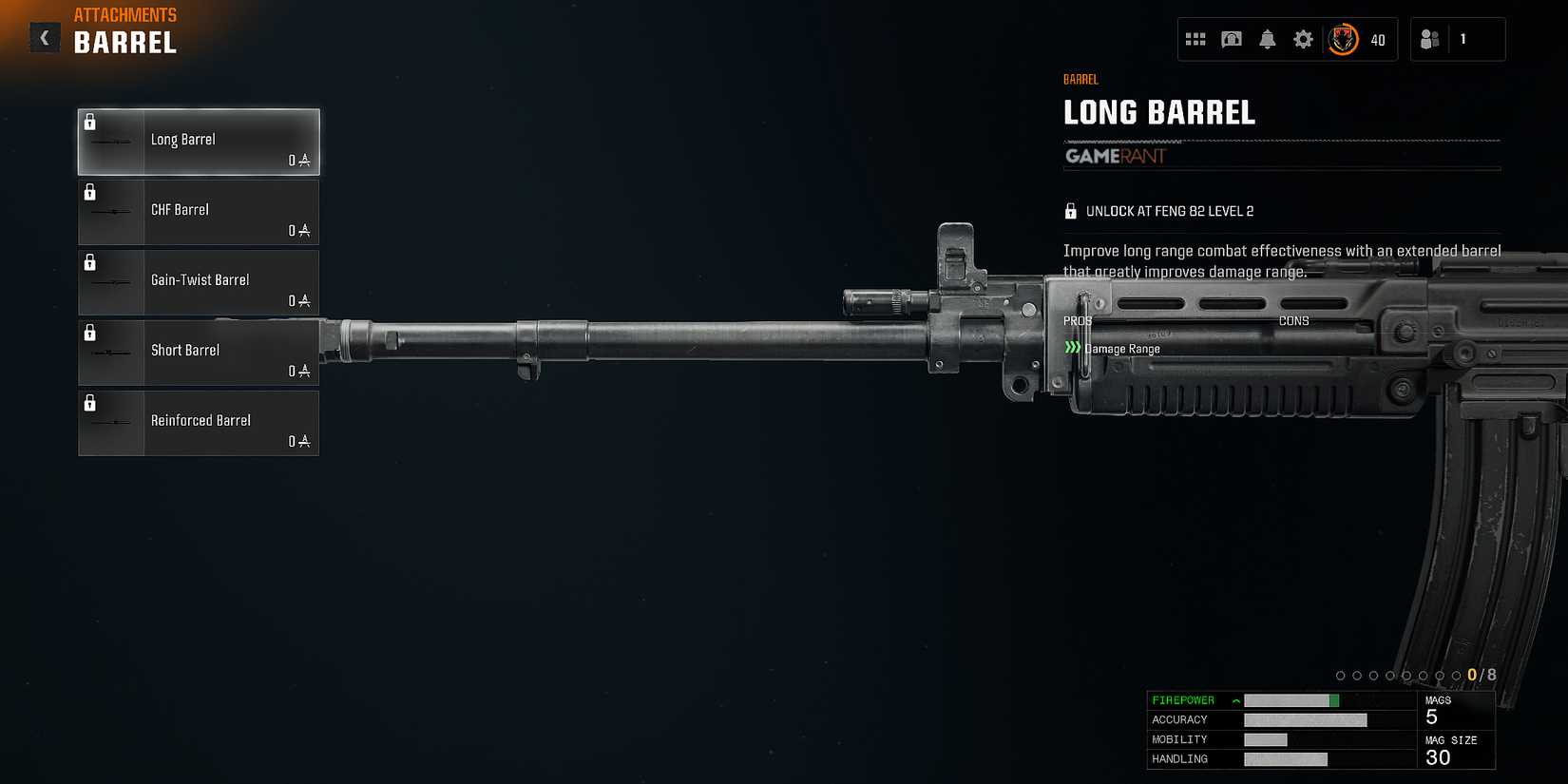Click the unlock padlock next to FENG 82 text
The height and width of the screenshot is (784, 1568).
(1072, 210)
